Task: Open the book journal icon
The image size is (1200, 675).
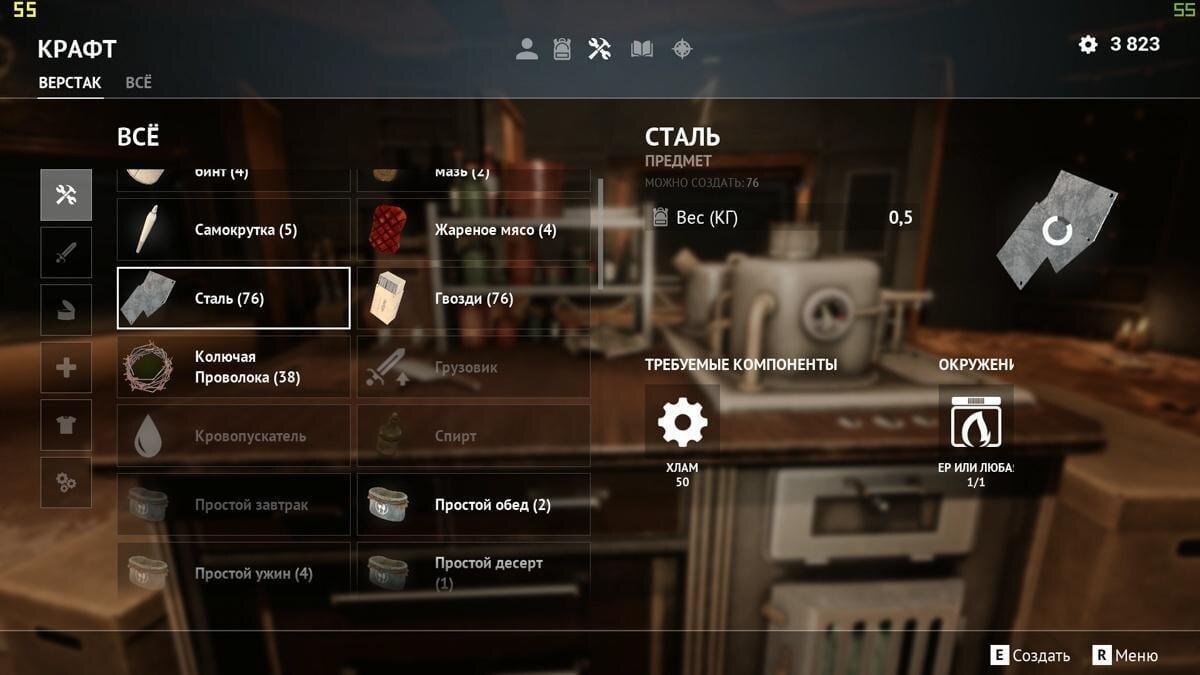Action: tap(642, 48)
